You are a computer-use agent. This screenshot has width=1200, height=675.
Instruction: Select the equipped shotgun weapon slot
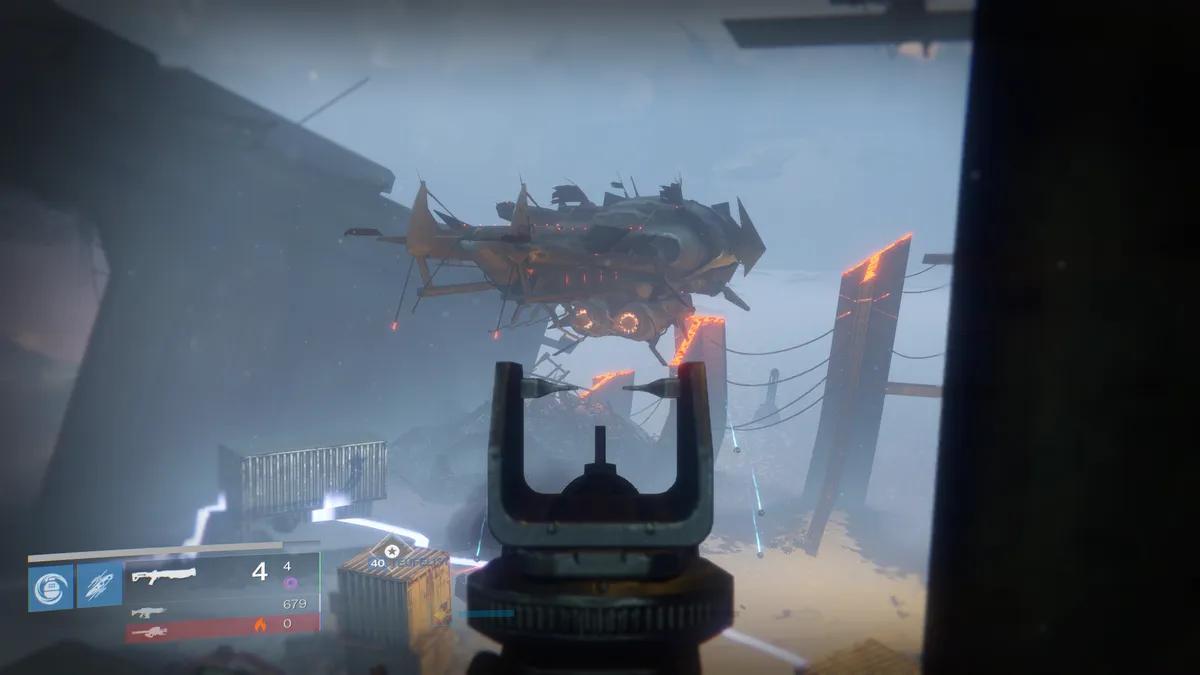[x=165, y=576]
